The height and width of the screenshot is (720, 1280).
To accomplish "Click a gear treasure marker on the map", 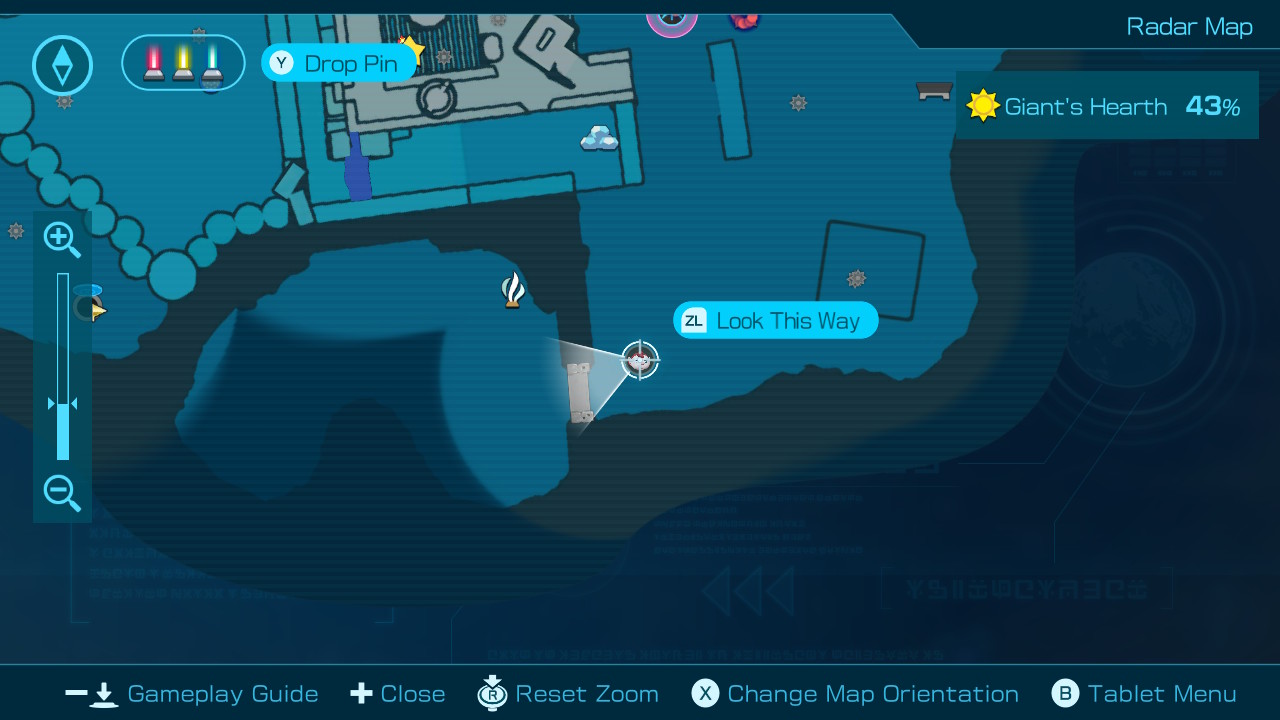I will [x=798, y=103].
